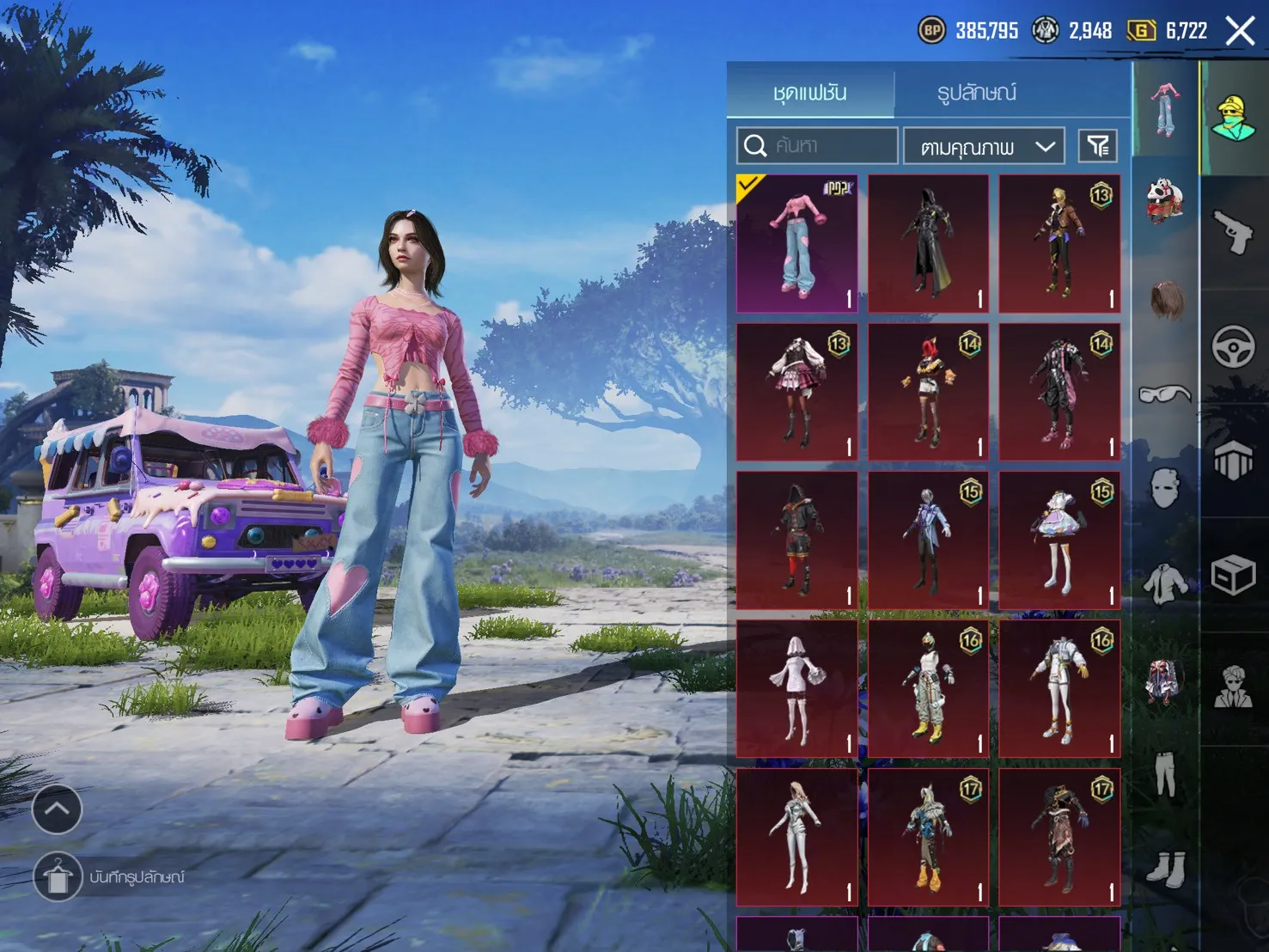Image resolution: width=1269 pixels, height=952 pixels.
Task: Open the shoes category
Action: click(x=1165, y=868)
